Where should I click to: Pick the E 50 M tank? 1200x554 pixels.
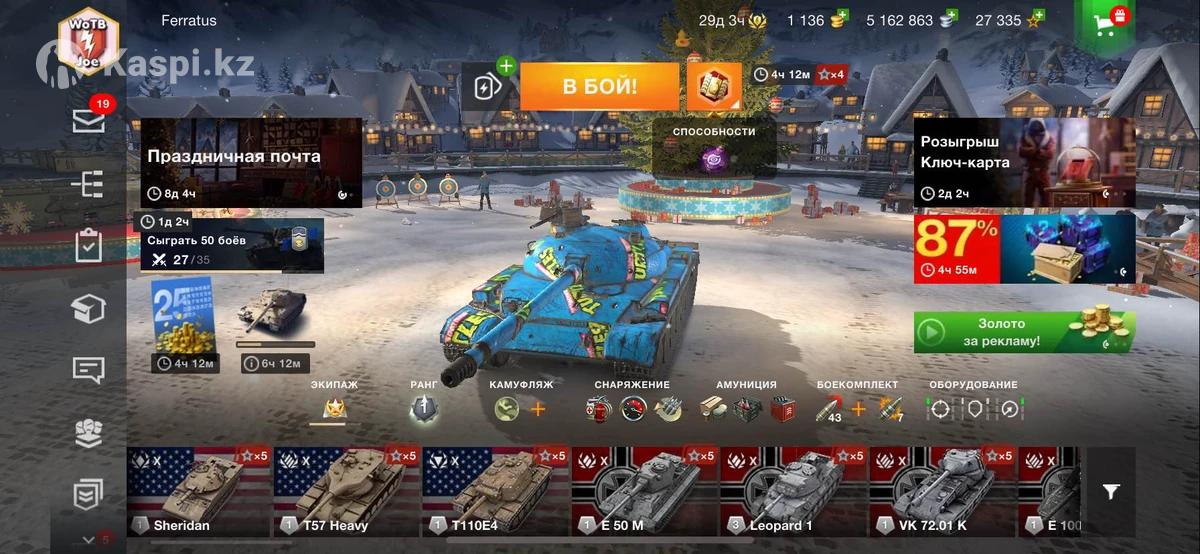click(x=644, y=492)
